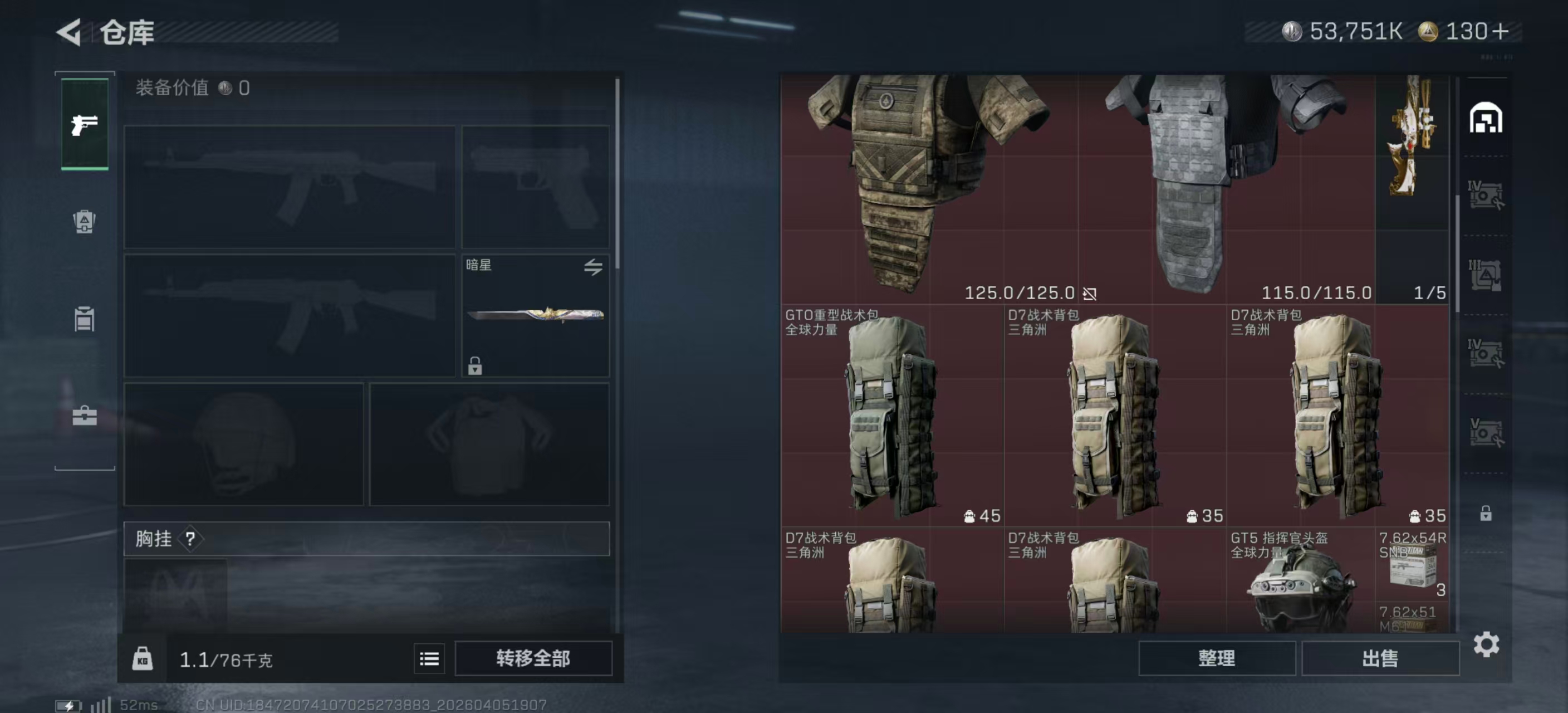Click the 1/5 page indicator
1568x713 pixels.
[x=1429, y=292]
